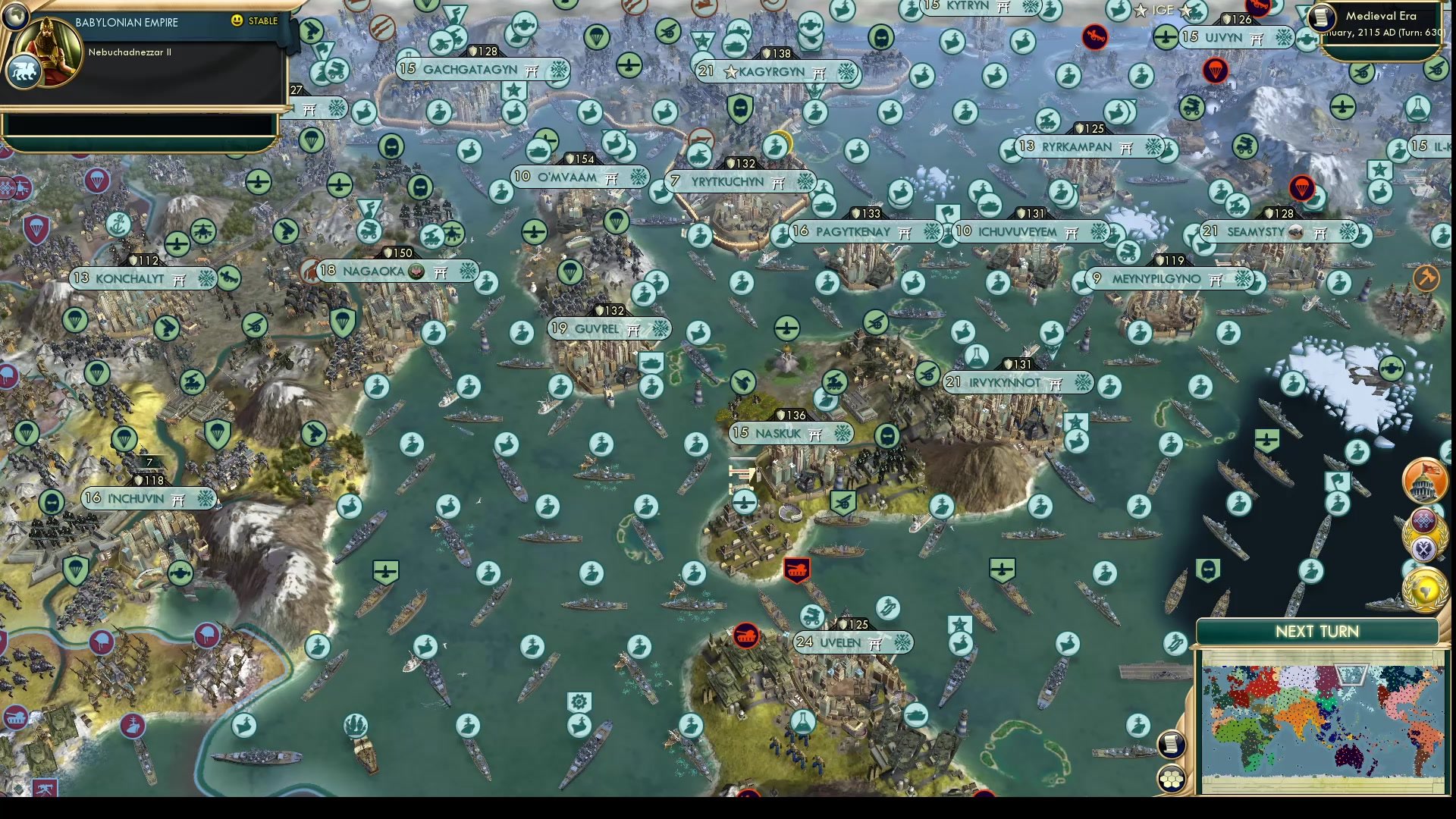
Task: Click the gold star beside KAGYRGYN's name
Action: (x=730, y=73)
